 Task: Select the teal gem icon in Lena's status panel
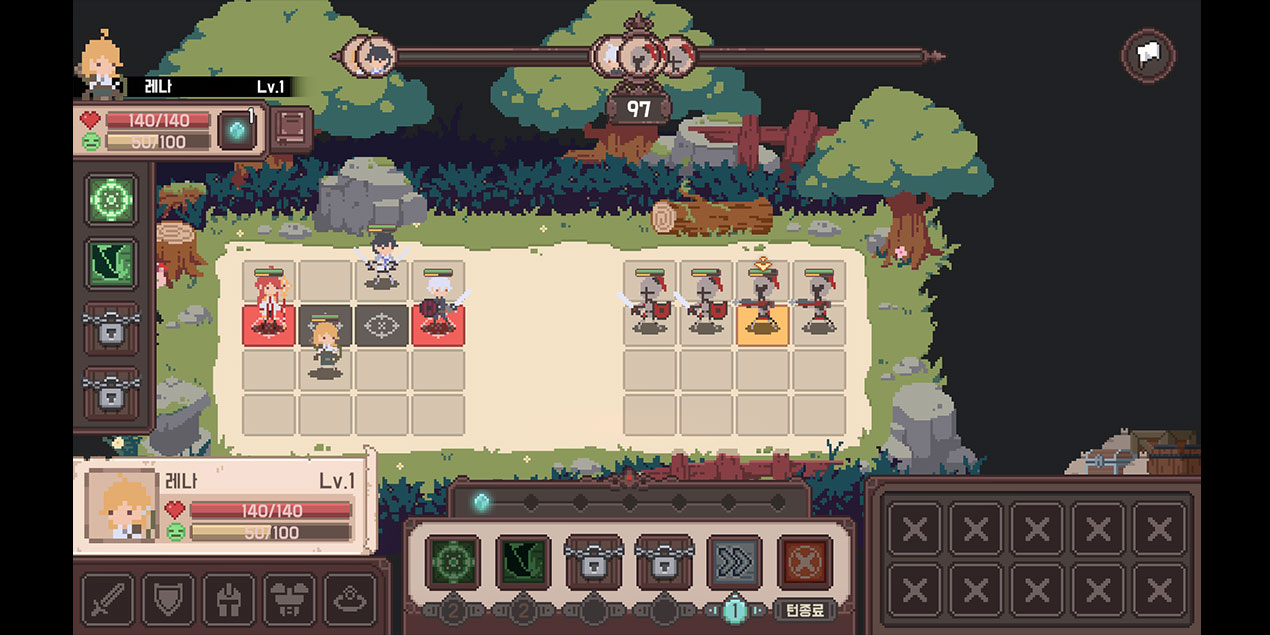[238, 131]
